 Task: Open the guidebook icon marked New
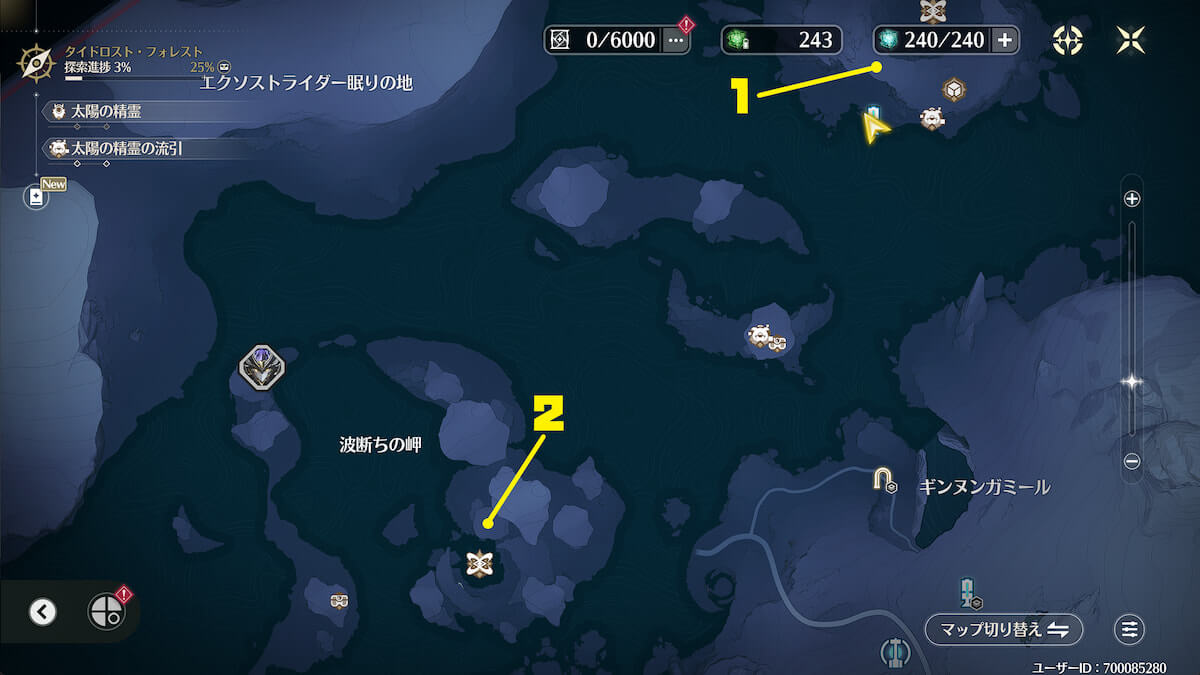click(x=37, y=197)
